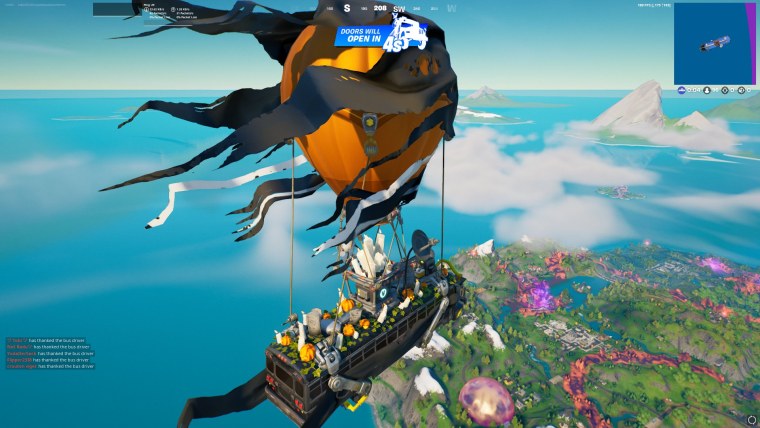Click the bus driver thanks feed

click(50, 353)
